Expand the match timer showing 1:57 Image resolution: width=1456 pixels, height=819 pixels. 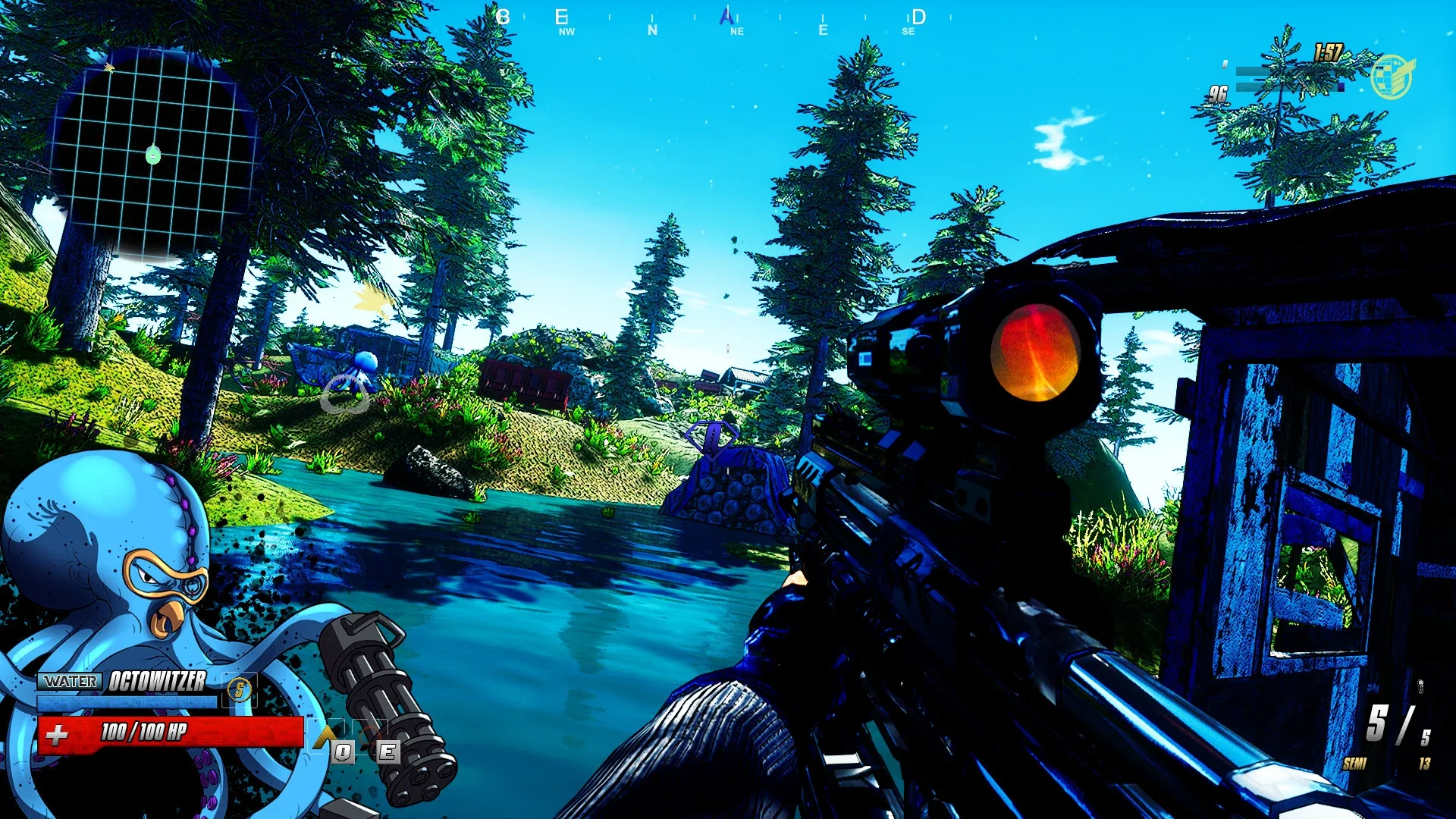click(1328, 52)
